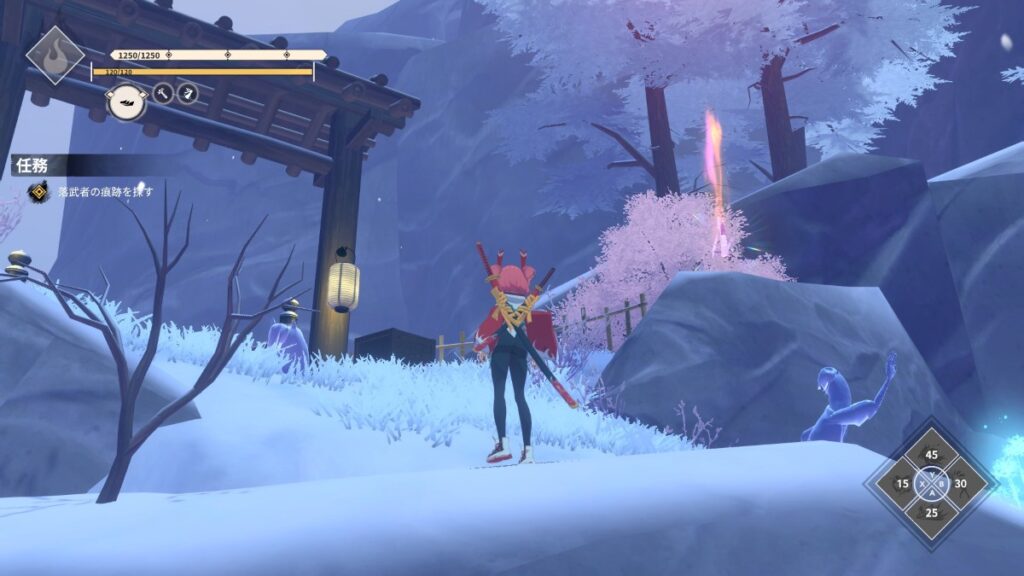Open the 任務 quest tracker header
The height and width of the screenshot is (576, 1024).
click(32, 165)
